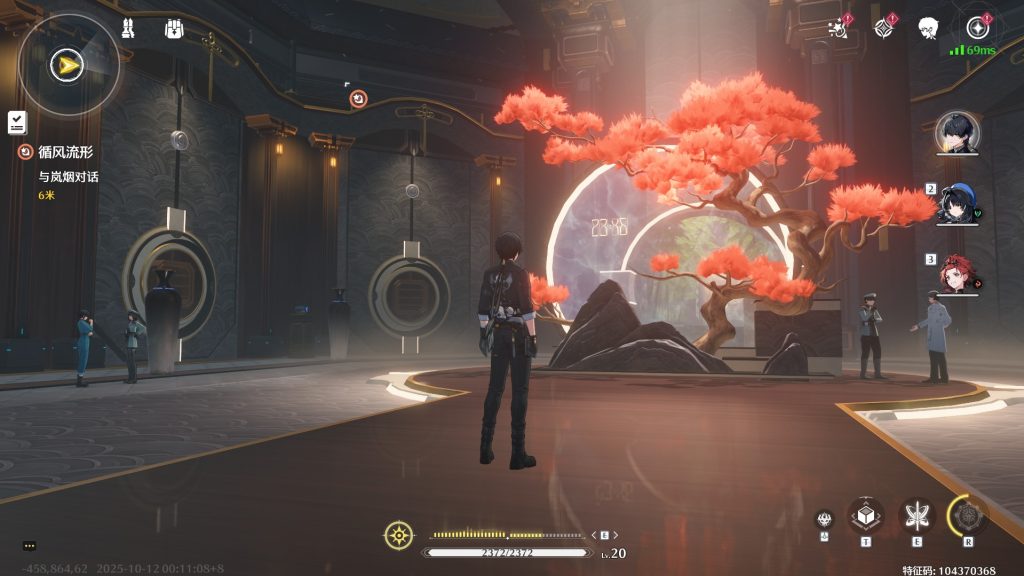Image resolution: width=1024 pixels, height=576 pixels.
Task: Open the quest log checklist icon
Action: tap(16, 122)
